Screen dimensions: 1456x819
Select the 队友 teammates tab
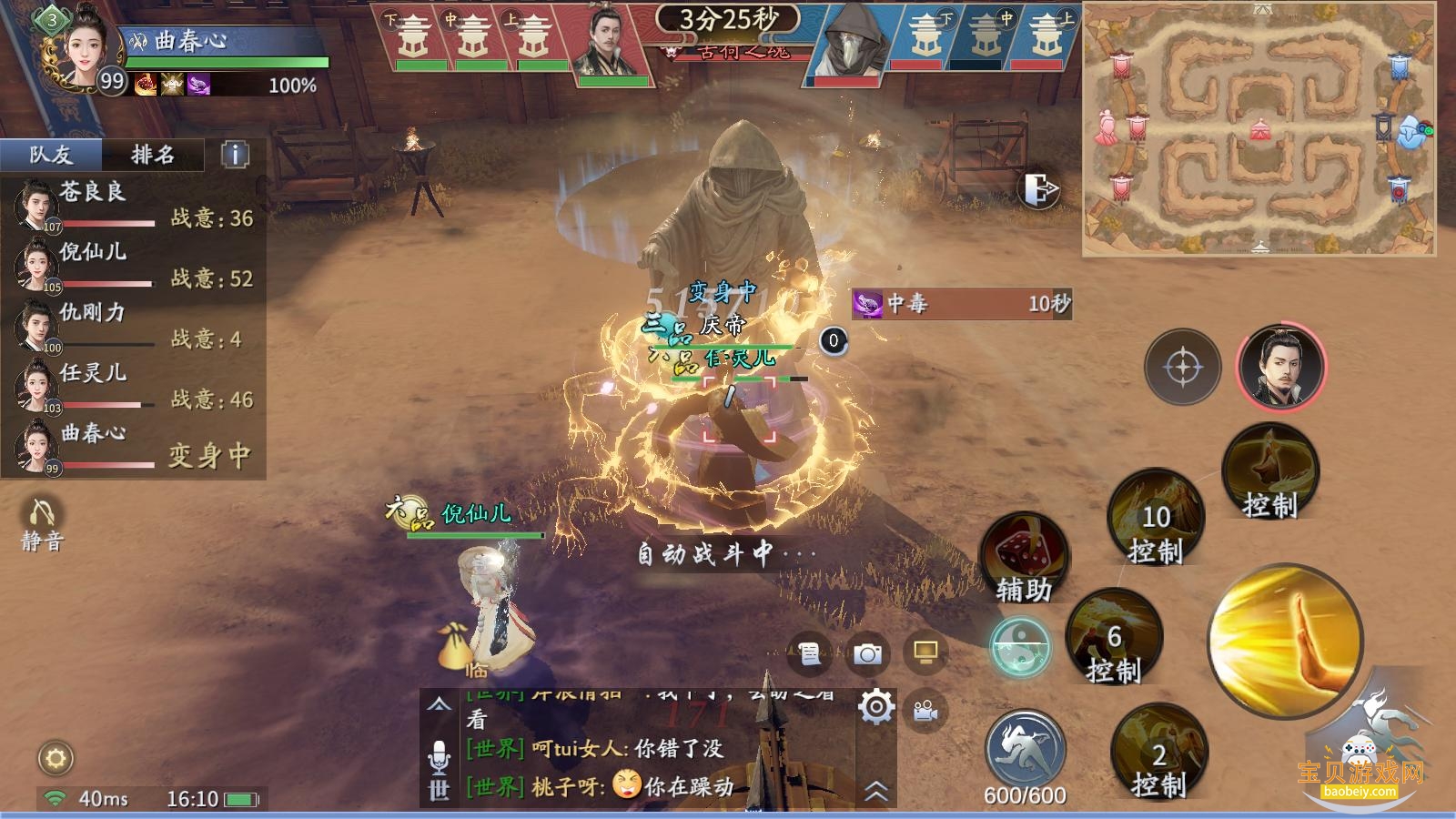pyautogui.click(x=51, y=155)
